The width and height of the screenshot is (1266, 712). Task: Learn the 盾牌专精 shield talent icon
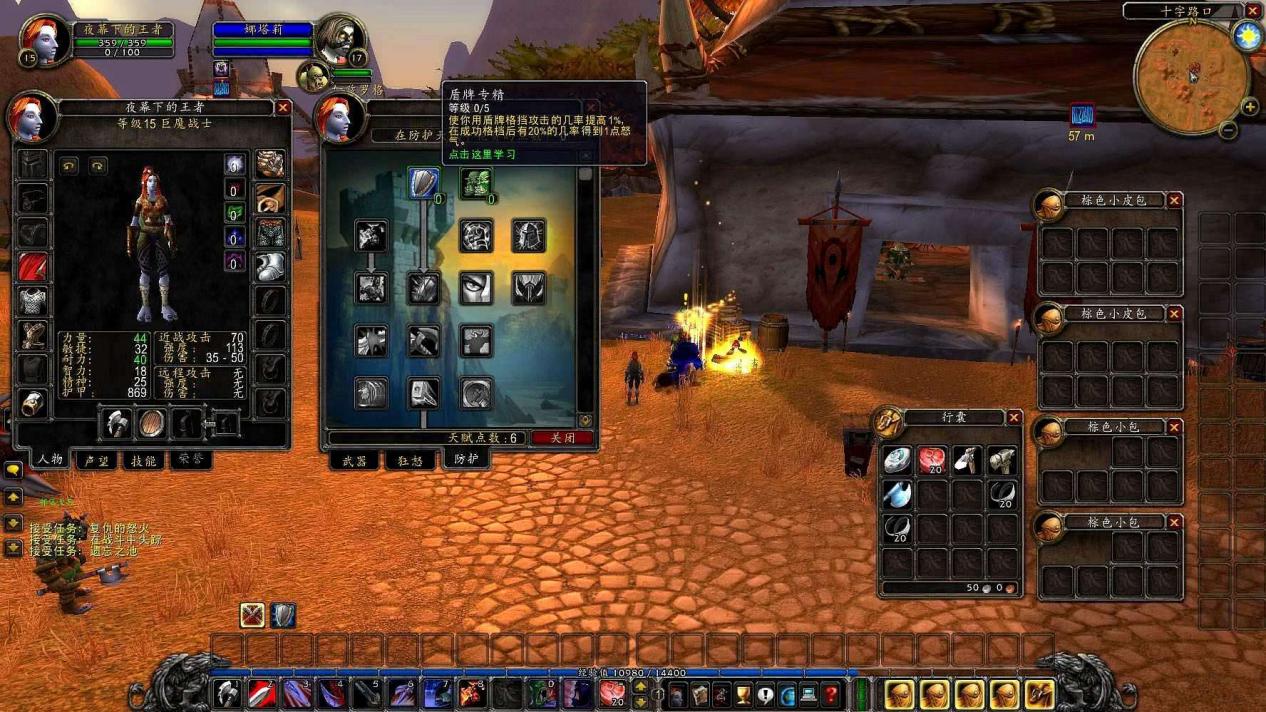[424, 183]
